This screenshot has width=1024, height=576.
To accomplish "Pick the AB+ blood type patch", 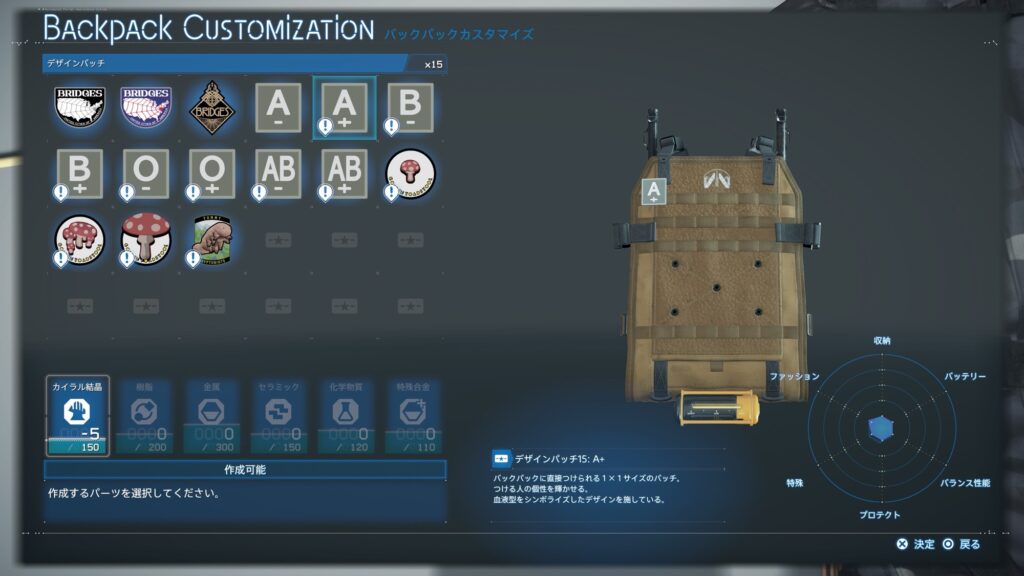I will pos(344,174).
